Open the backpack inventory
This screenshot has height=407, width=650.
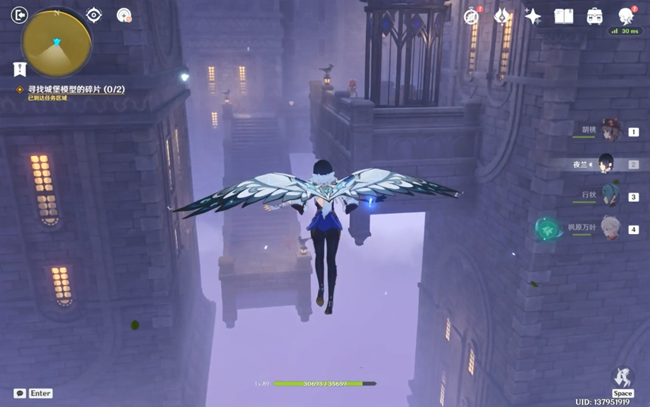(595, 16)
